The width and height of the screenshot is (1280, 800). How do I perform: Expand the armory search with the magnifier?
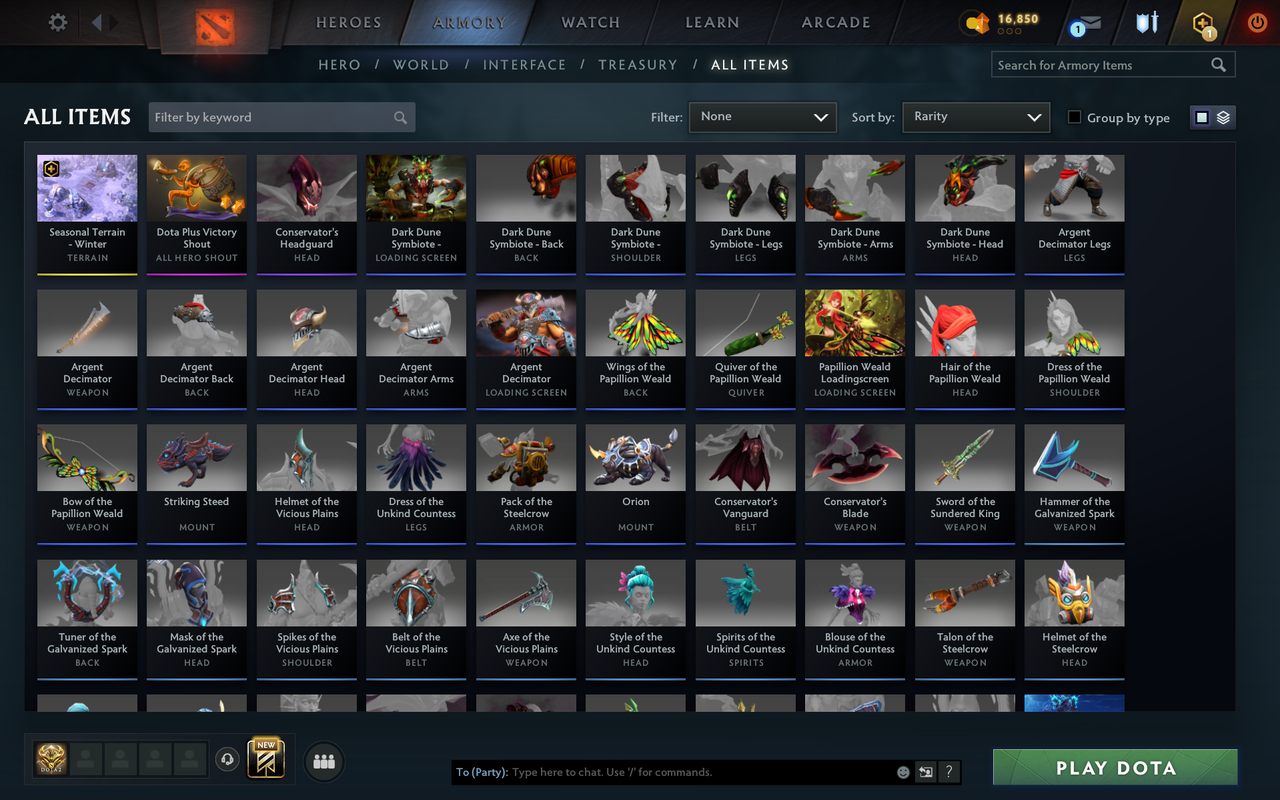coord(1218,64)
